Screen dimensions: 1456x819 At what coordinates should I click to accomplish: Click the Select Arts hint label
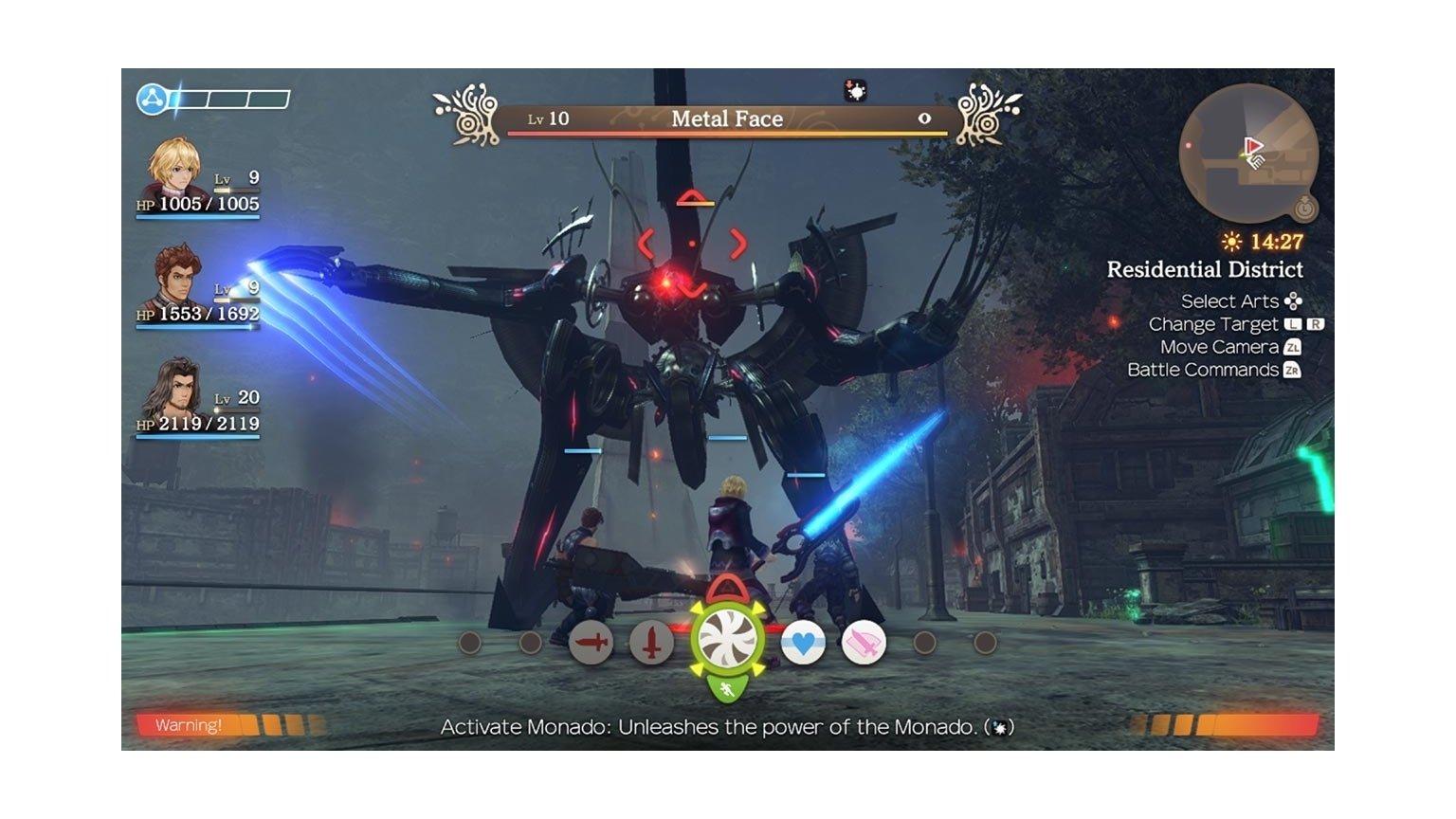tap(1228, 301)
